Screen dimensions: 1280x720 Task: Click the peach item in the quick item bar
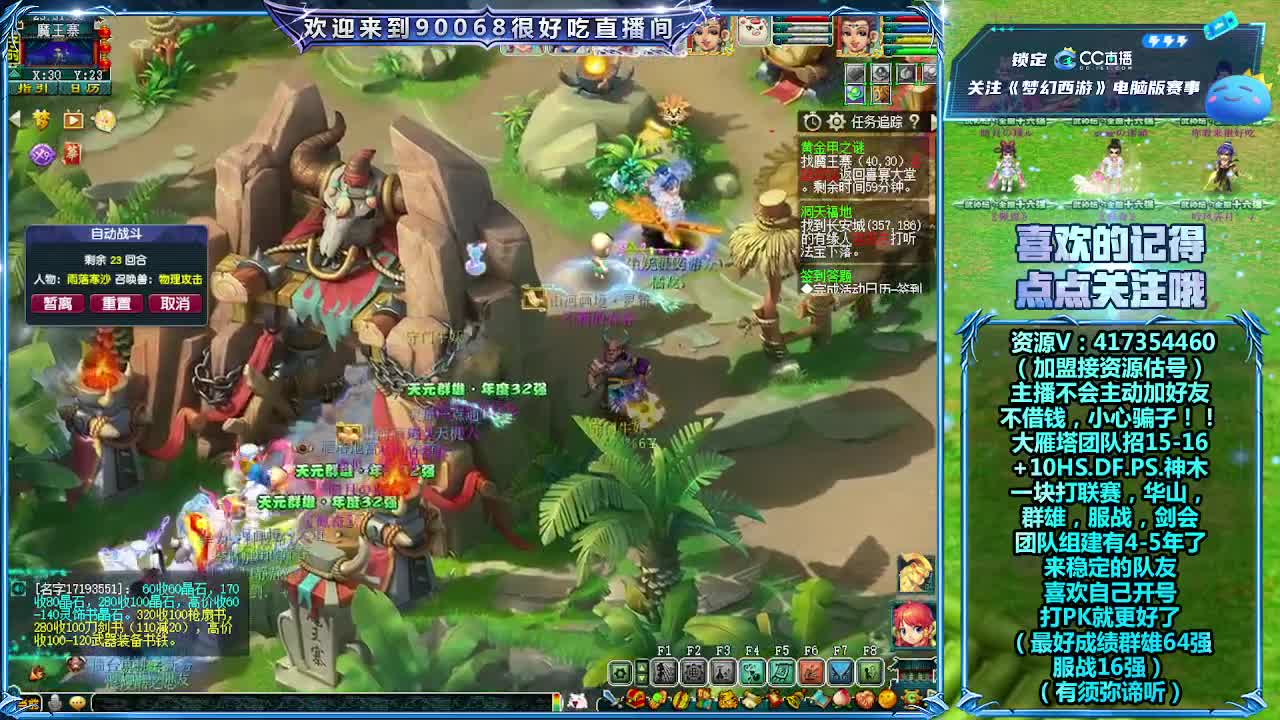click(x=841, y=698)
